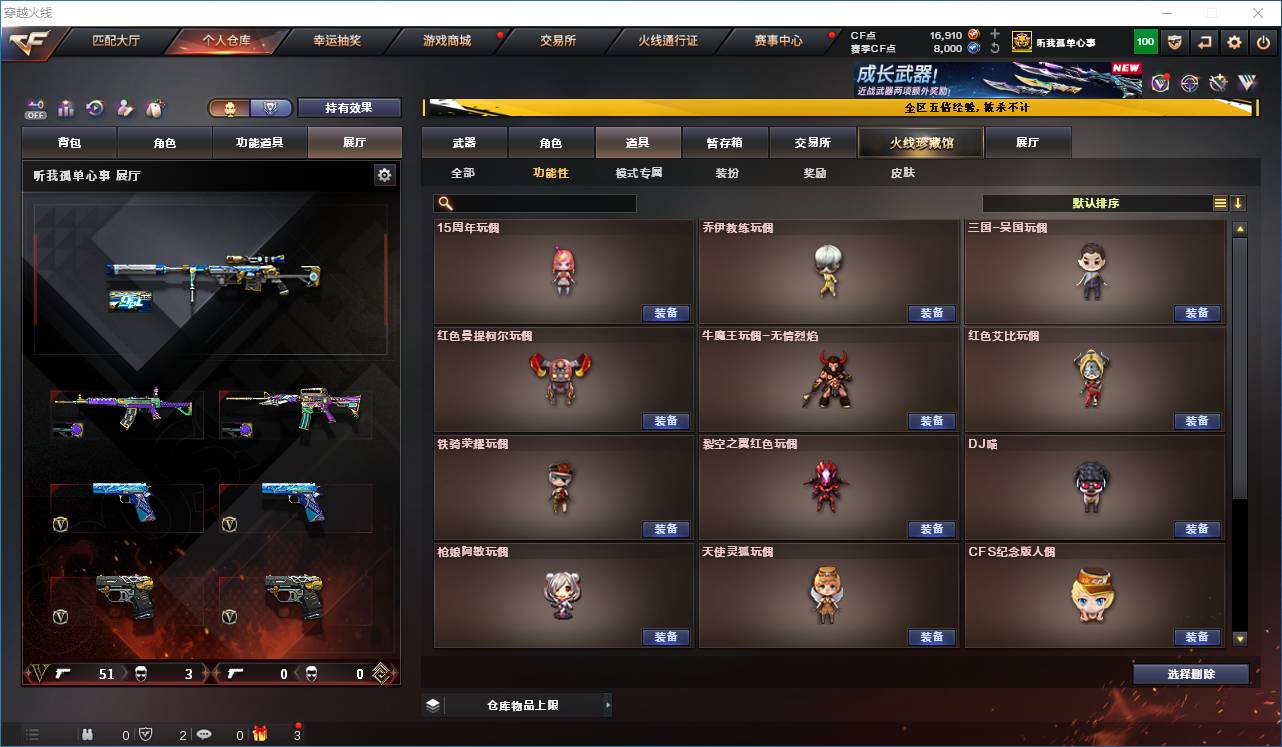Open the settings gear in the title bar

tap(1232, 41)
